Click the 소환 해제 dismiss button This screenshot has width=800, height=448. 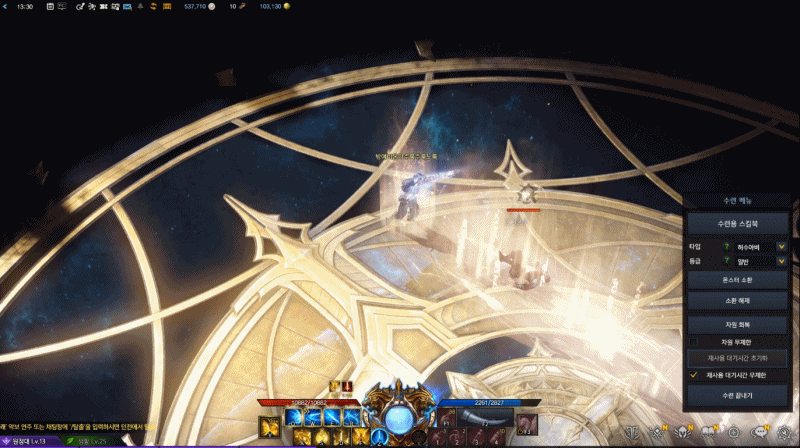[x=738, y=301]
